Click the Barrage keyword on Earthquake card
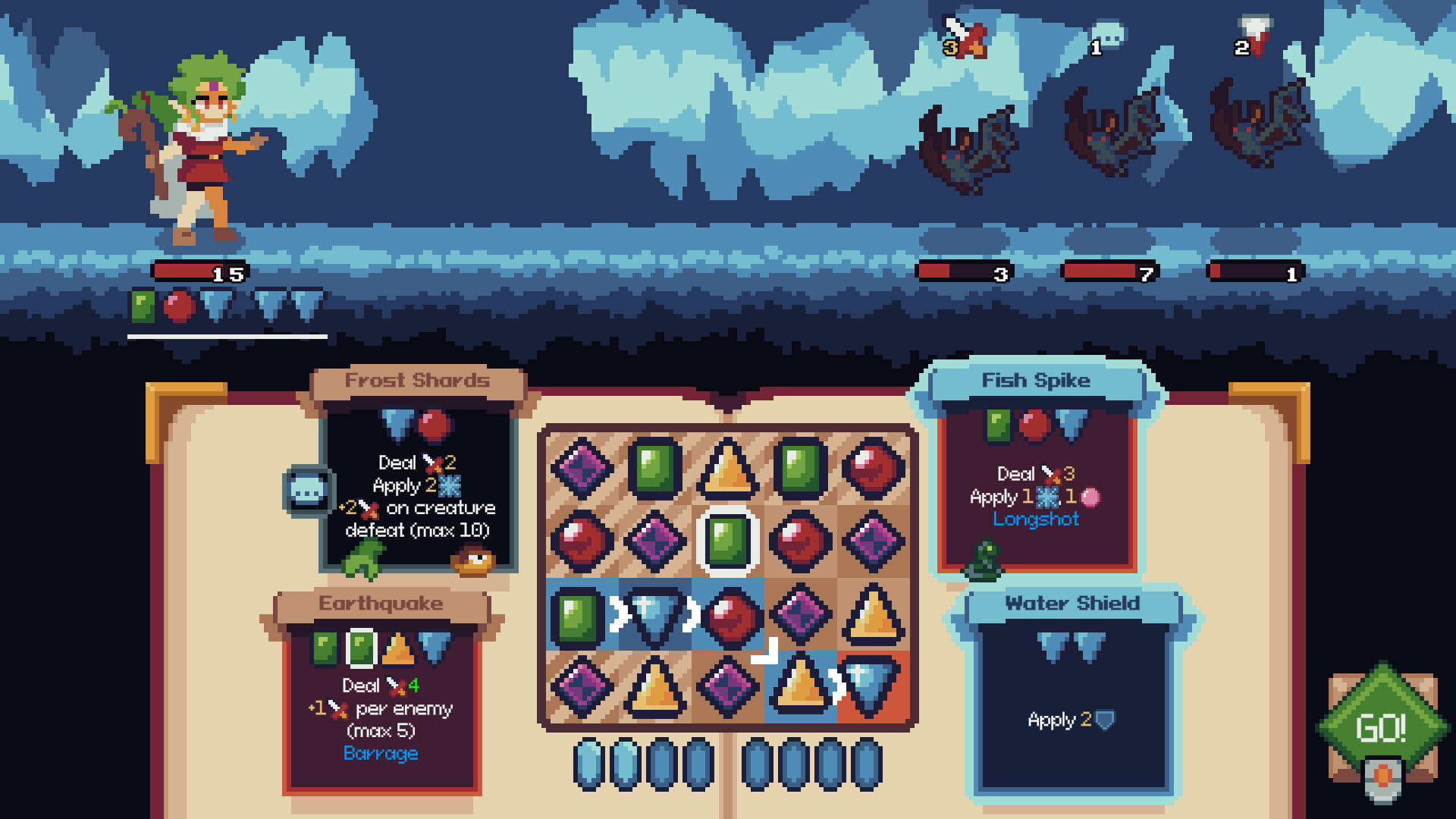 tap(379, 754)
